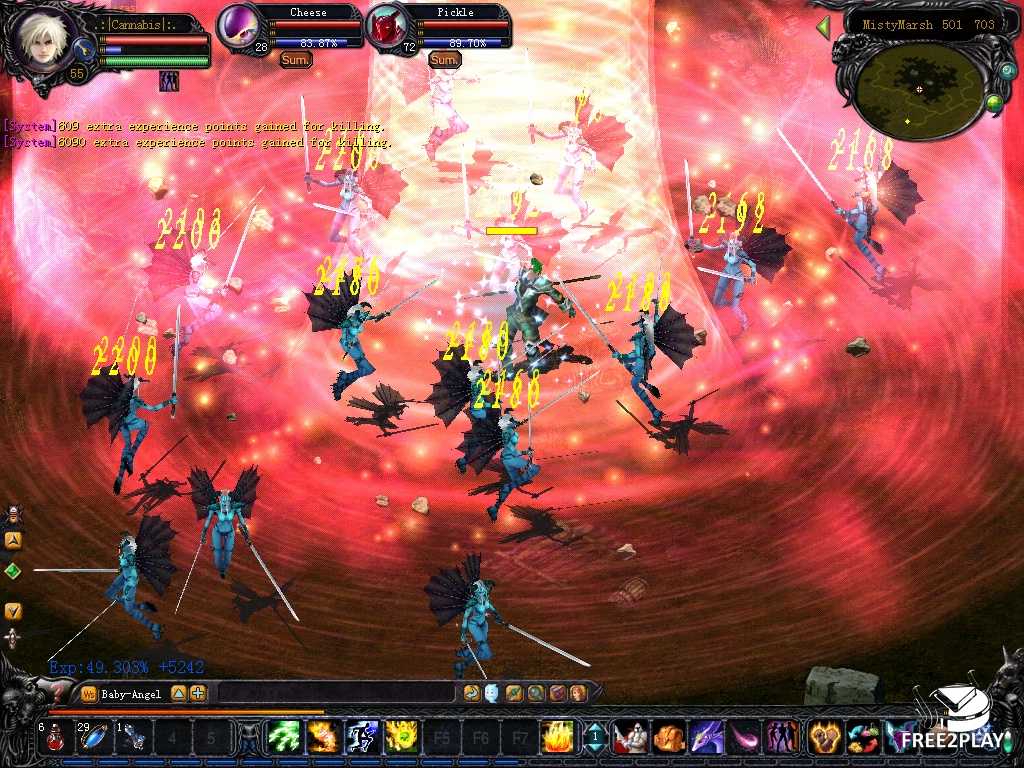Select the pink comet icon
The height and width of the screenshot is (768, 1024).
click(744, 738)
